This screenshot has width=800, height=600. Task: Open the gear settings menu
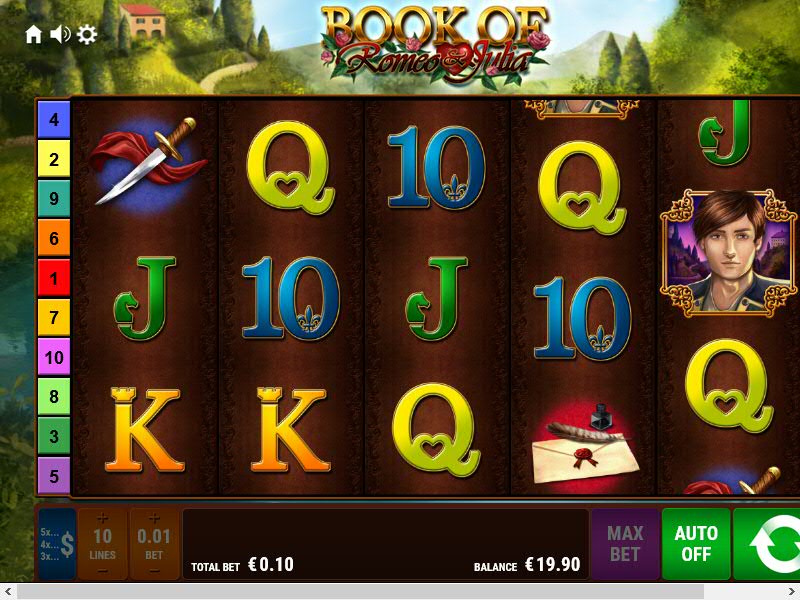[87, 35]
